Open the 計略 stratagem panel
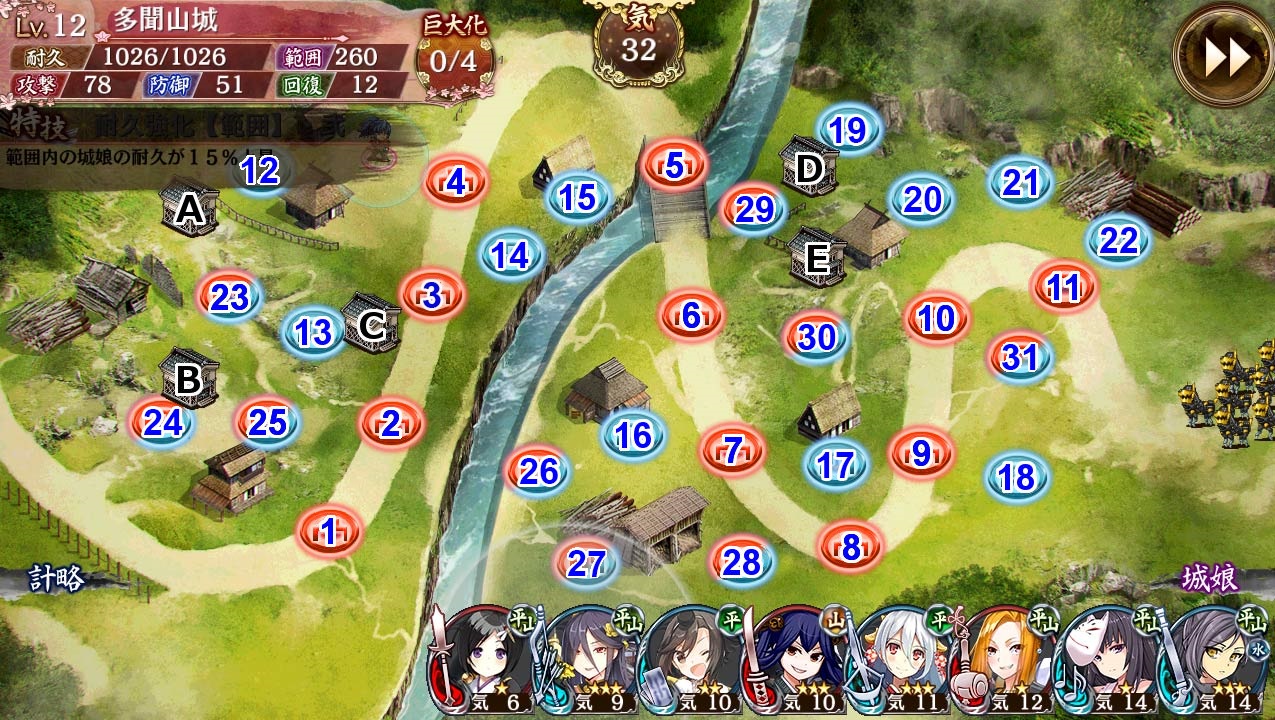Image resolution: width=1275 pixels, height=720 pixels. click(x=55, y=578)
